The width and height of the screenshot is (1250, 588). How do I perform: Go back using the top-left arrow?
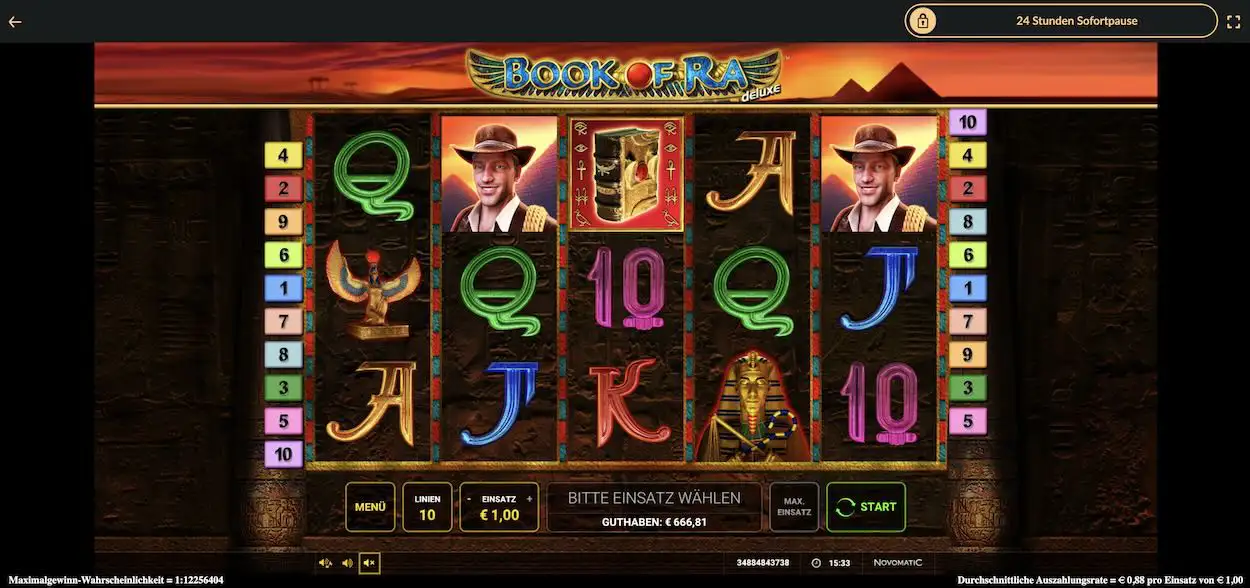coord(15,21)
